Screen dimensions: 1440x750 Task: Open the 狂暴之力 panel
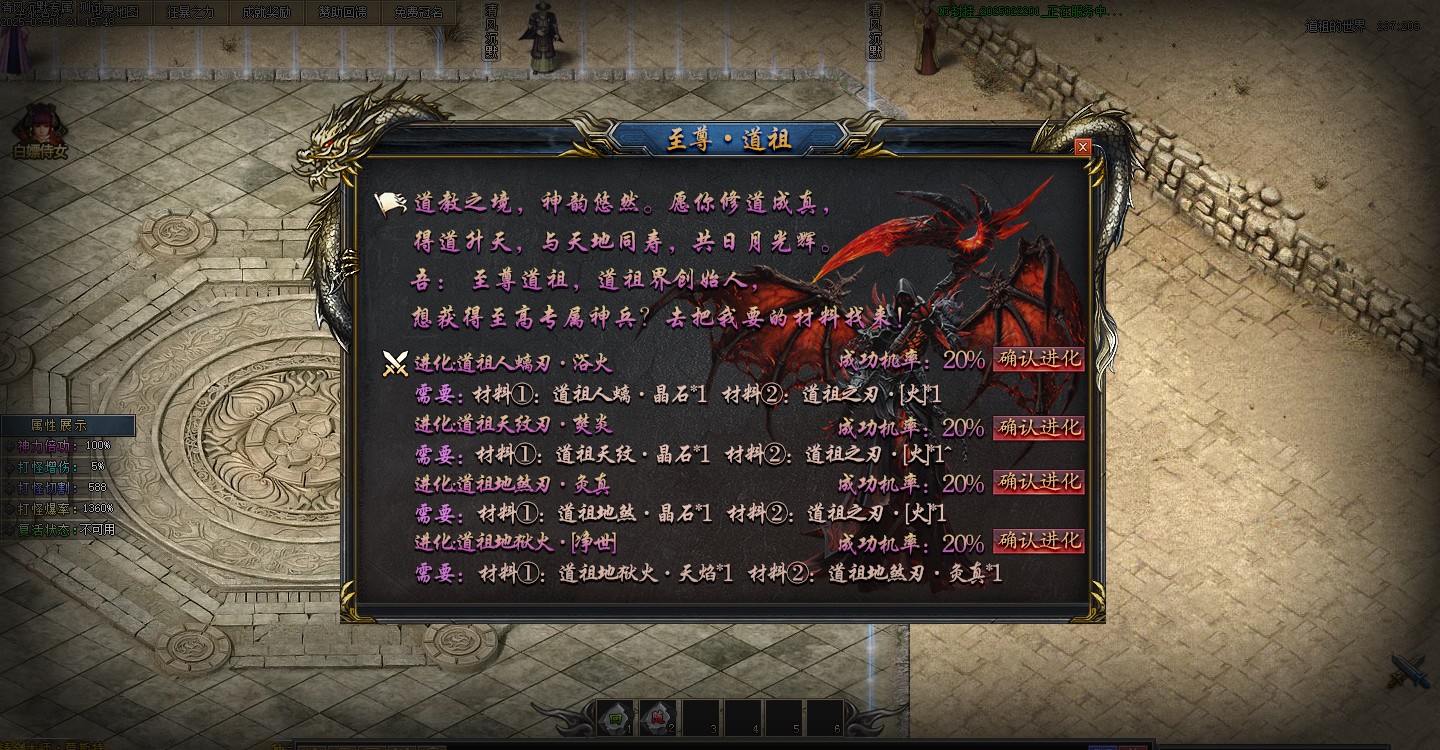point(190,12)
